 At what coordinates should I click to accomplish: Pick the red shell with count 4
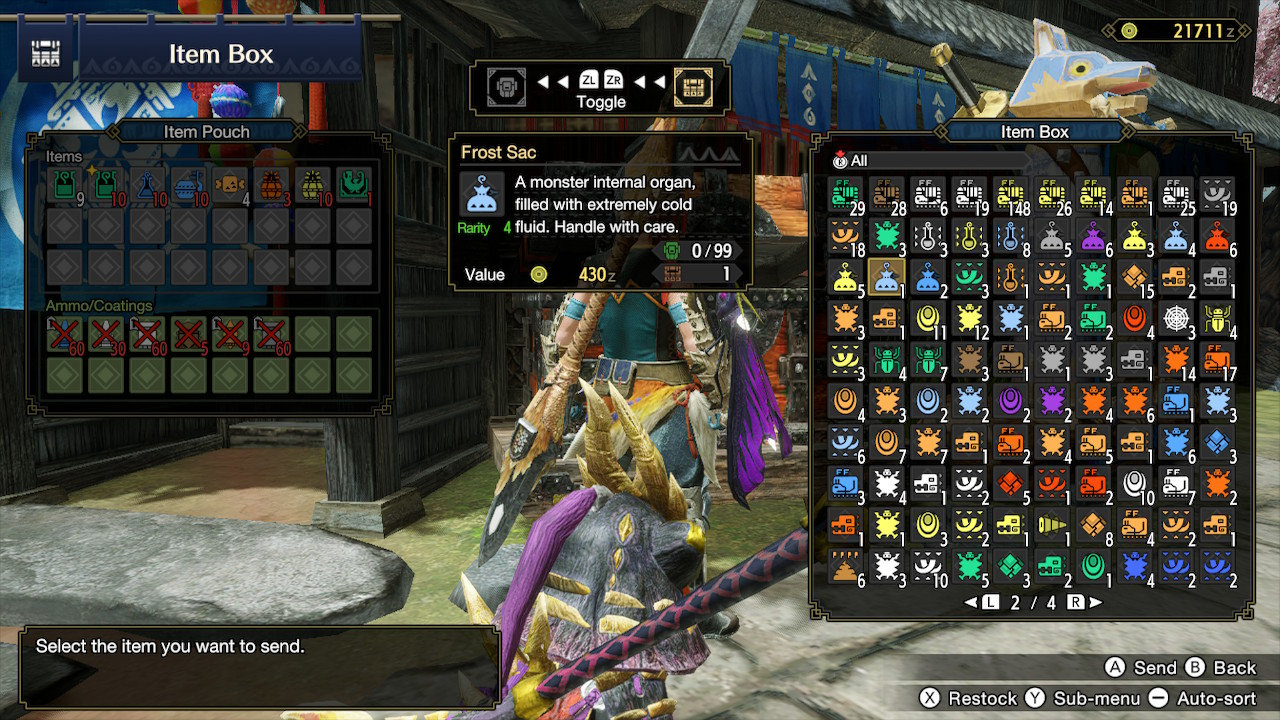tap(1136, 319)
